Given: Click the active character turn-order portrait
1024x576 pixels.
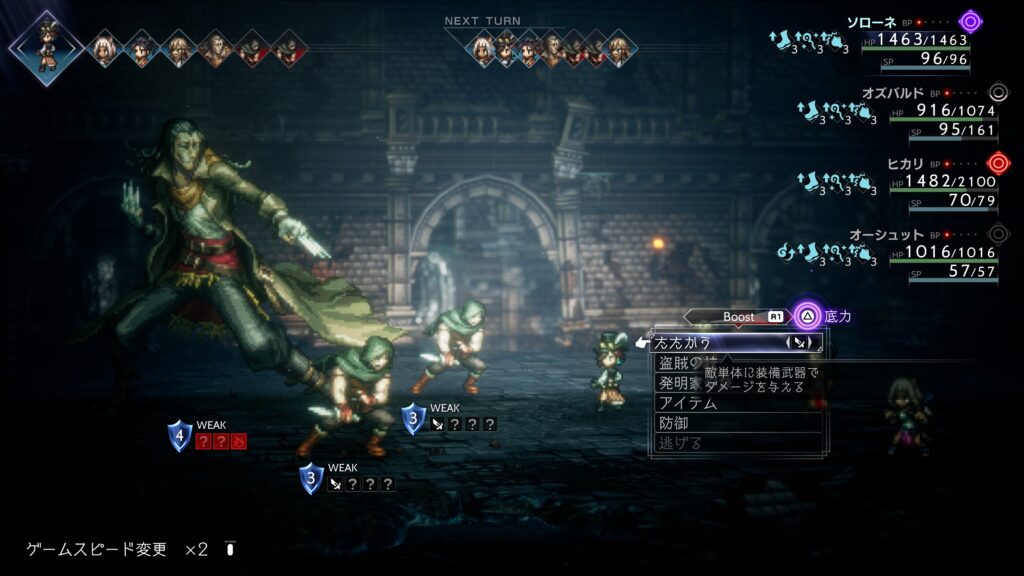Looking at the screenshot, I should (x=46, y=46).
